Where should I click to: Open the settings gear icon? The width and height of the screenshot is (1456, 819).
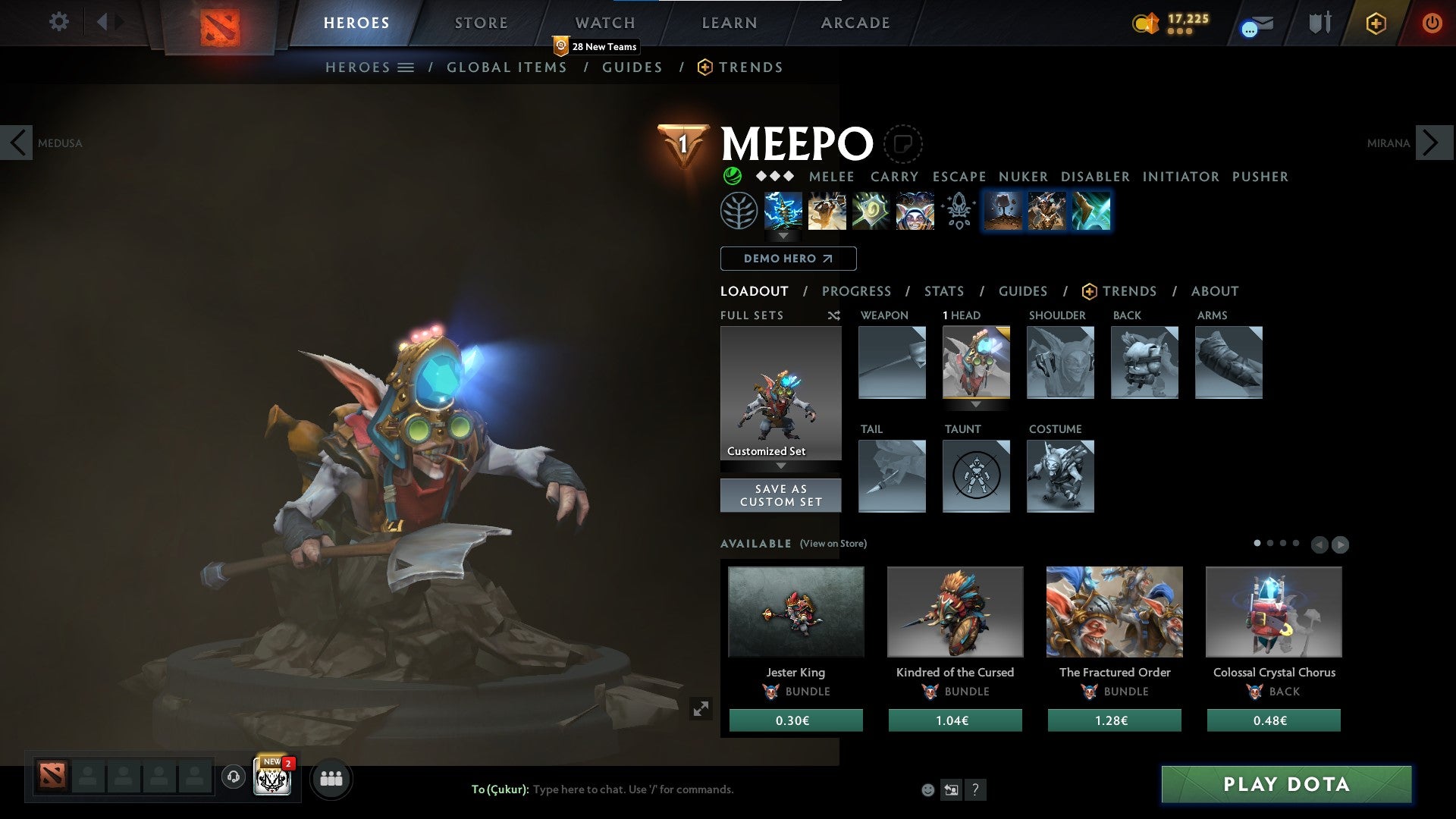[x=58, y=22]
